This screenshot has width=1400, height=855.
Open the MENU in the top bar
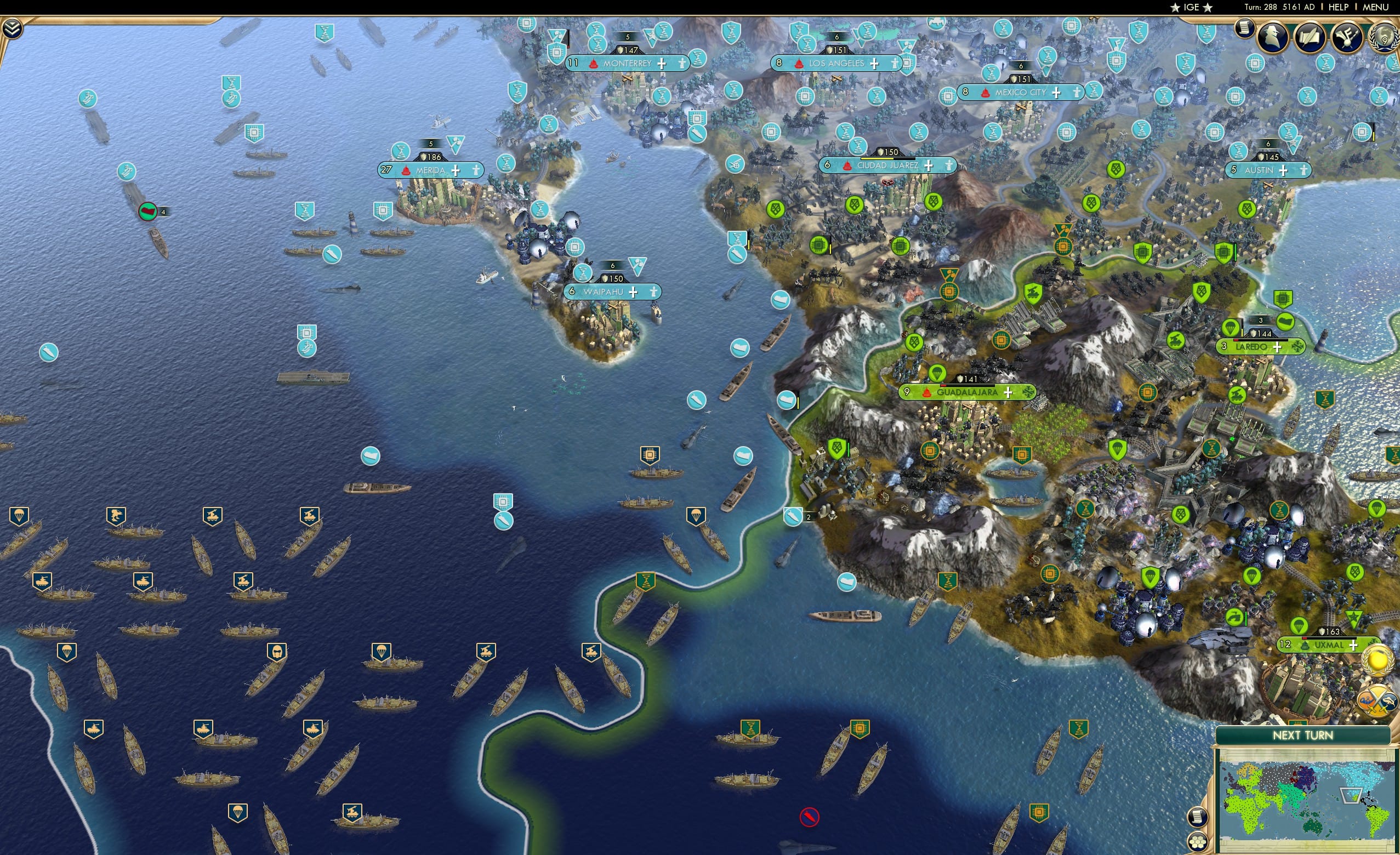[1375, 7]
